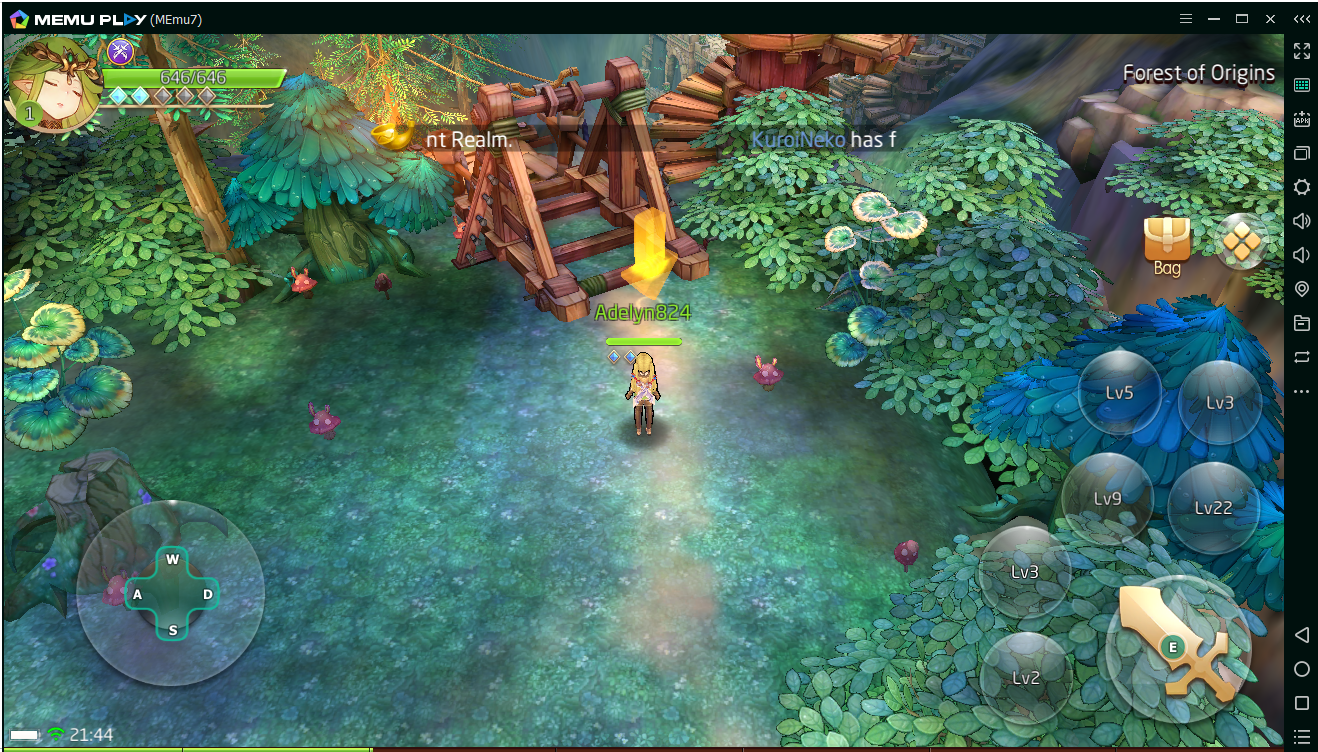Viewport: 1318px width, 752px height.
Task: Open the golden diamond menu button
Action: pyautogui.click(x=1241, y=242)
